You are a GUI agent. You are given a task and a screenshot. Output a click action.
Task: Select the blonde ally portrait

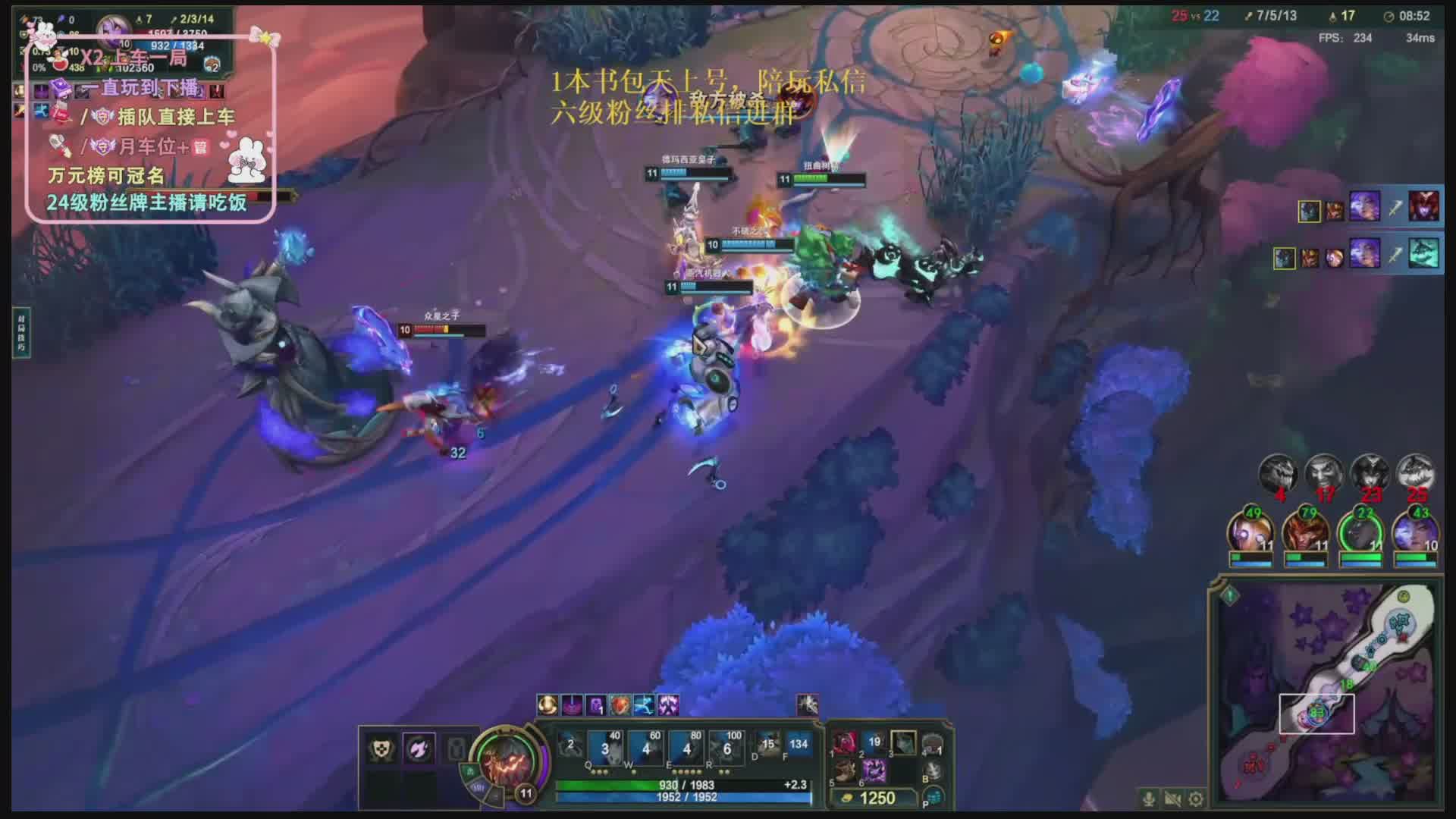[x=1250, y=532]
